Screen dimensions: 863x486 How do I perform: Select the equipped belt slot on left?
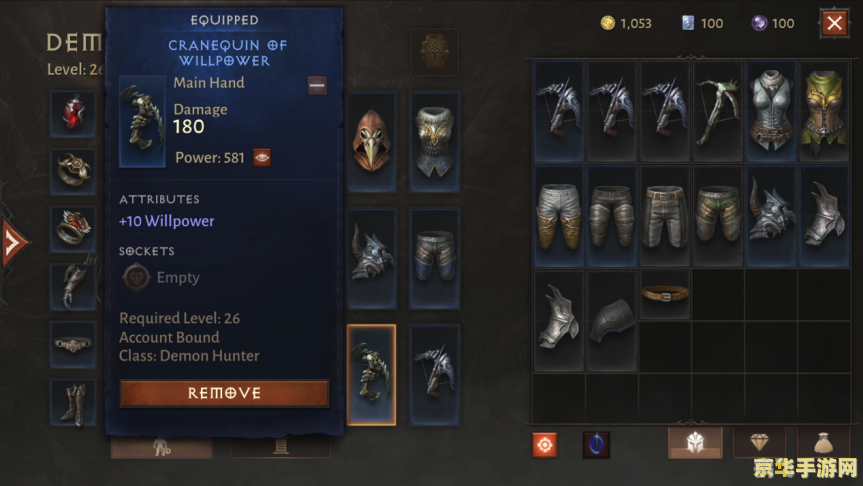pyautogui.click(x=74, y=343)
